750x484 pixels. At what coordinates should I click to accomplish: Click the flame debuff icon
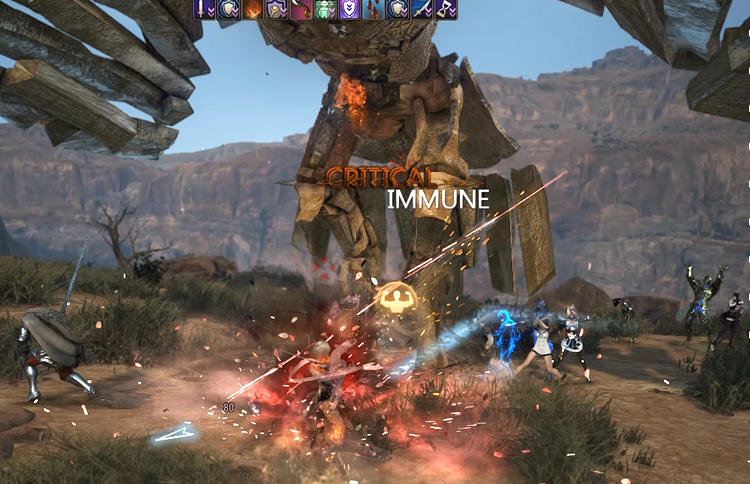tap(253, 9)
